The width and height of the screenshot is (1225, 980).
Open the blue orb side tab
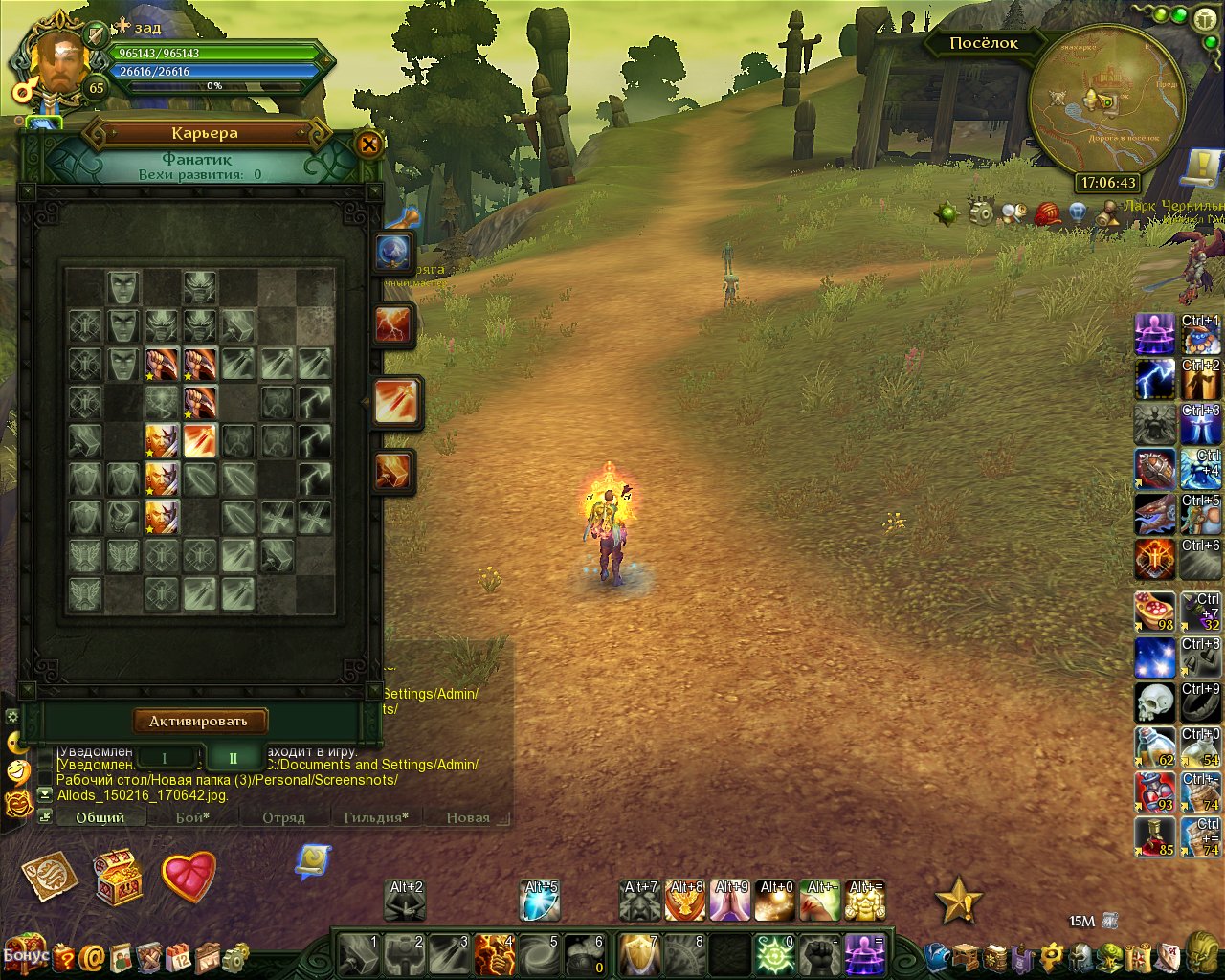coord(393,253)
